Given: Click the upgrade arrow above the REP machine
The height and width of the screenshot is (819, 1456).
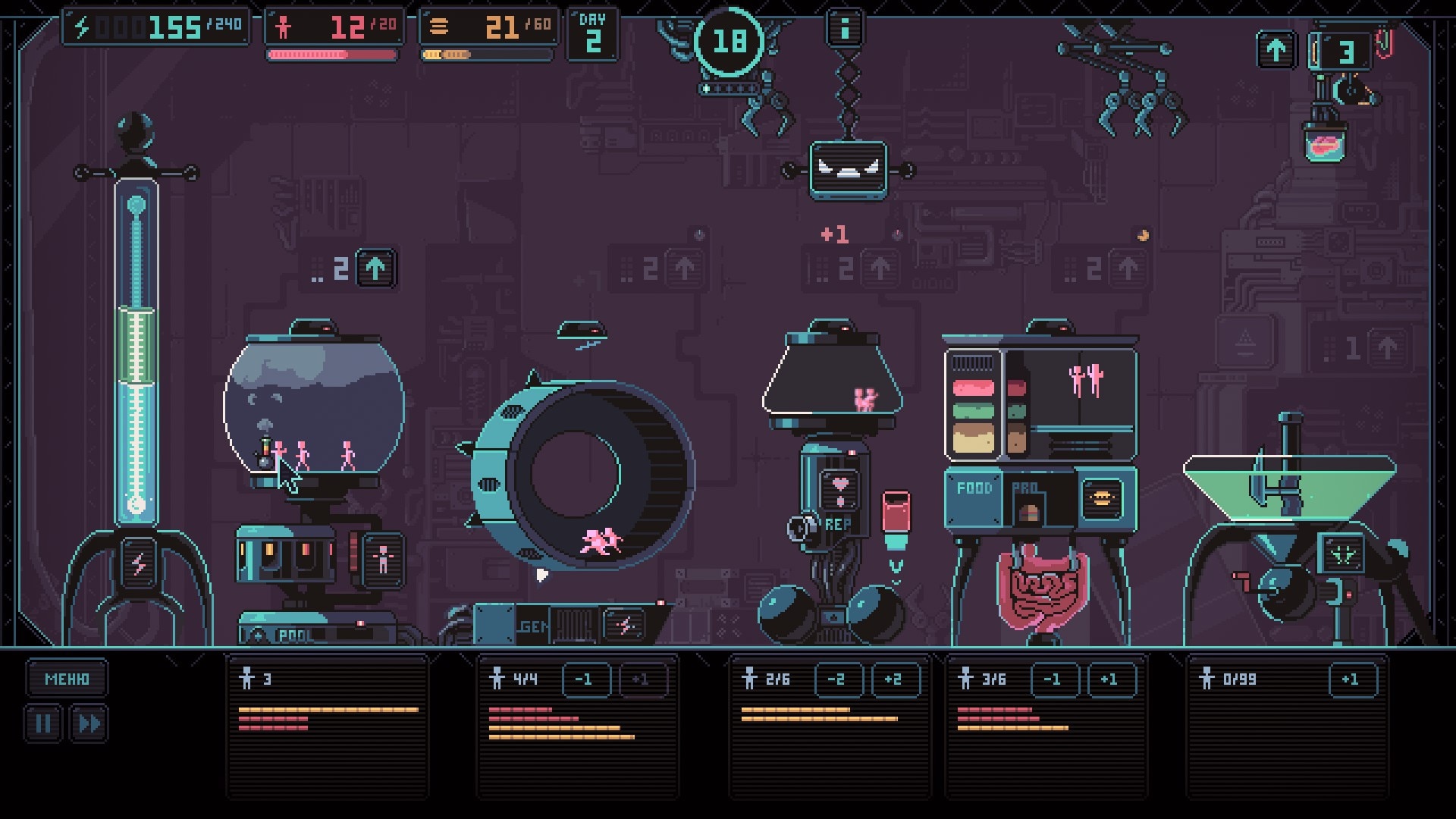Looking at the screenshot, I should tap(880, 268).
